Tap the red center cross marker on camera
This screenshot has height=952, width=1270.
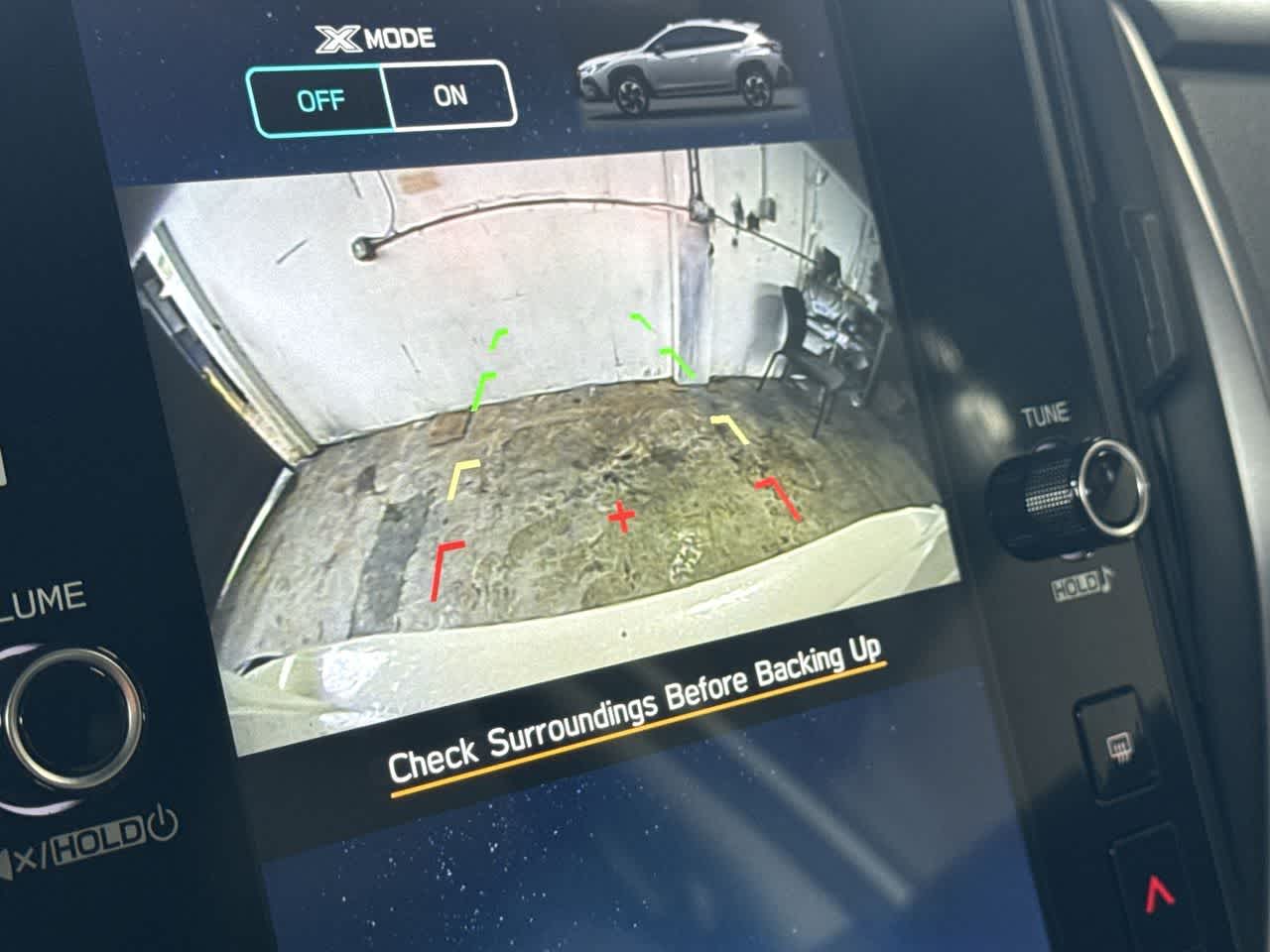tap(621, 517)
